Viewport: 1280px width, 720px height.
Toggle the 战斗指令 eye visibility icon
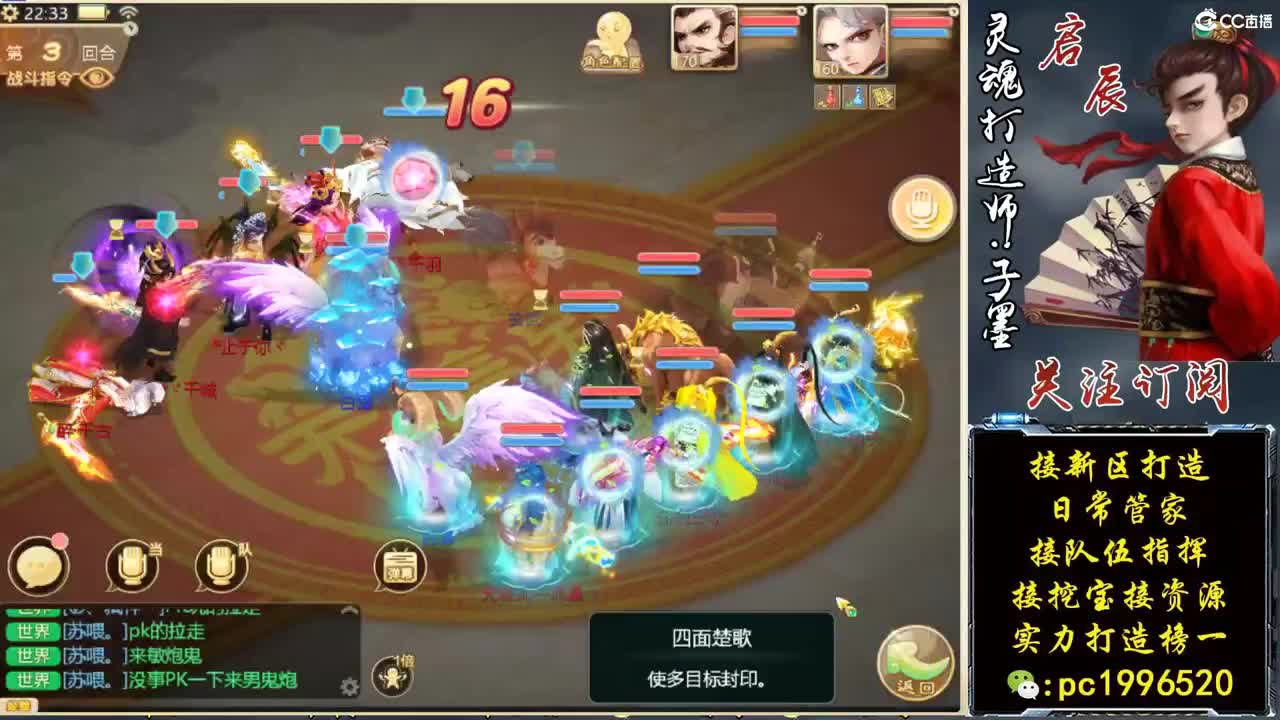95,78
